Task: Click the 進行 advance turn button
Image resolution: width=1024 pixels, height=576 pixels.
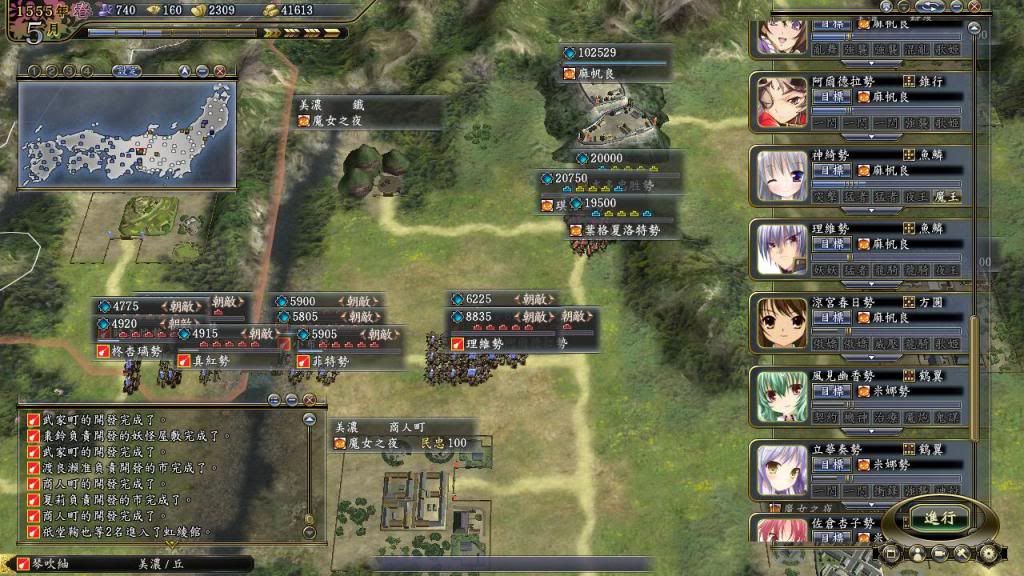Action: [941, 518]
